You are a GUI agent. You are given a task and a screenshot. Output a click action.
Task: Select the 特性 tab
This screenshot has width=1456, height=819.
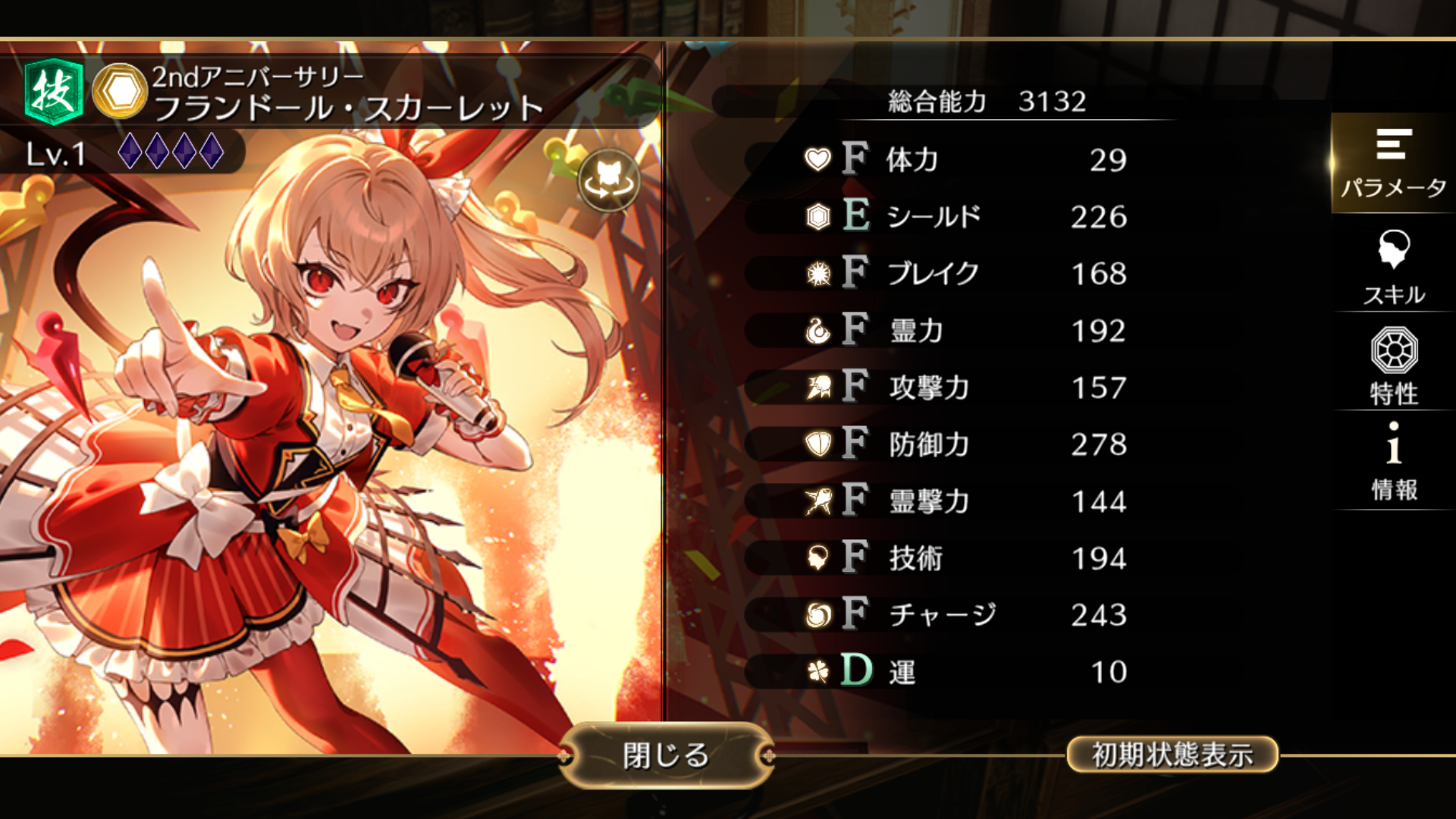1393,366
